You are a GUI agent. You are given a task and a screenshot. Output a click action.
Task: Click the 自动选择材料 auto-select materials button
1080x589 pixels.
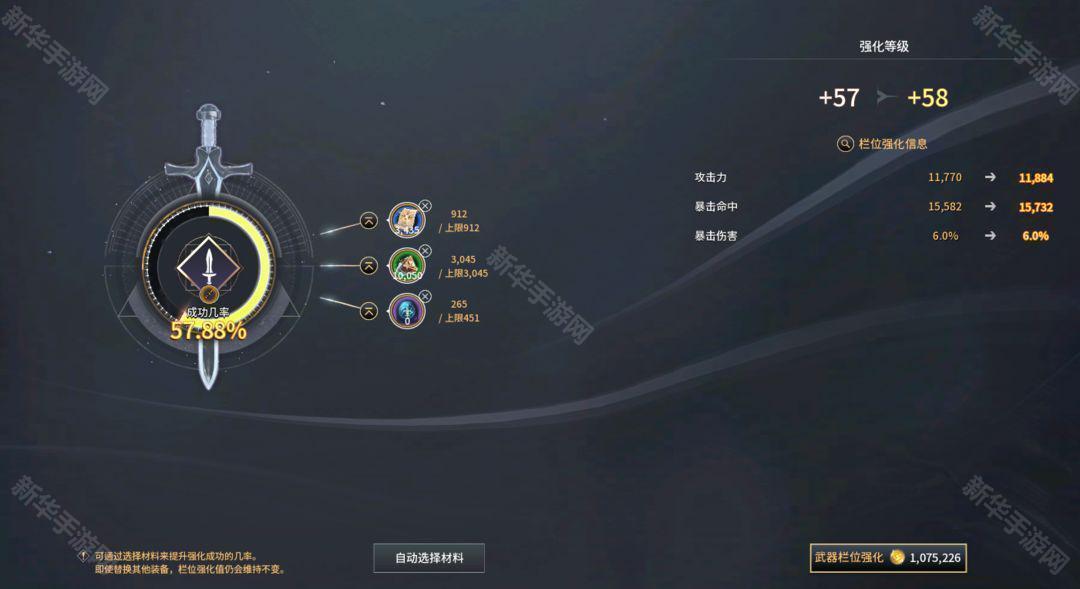click(x=429, y=558)
